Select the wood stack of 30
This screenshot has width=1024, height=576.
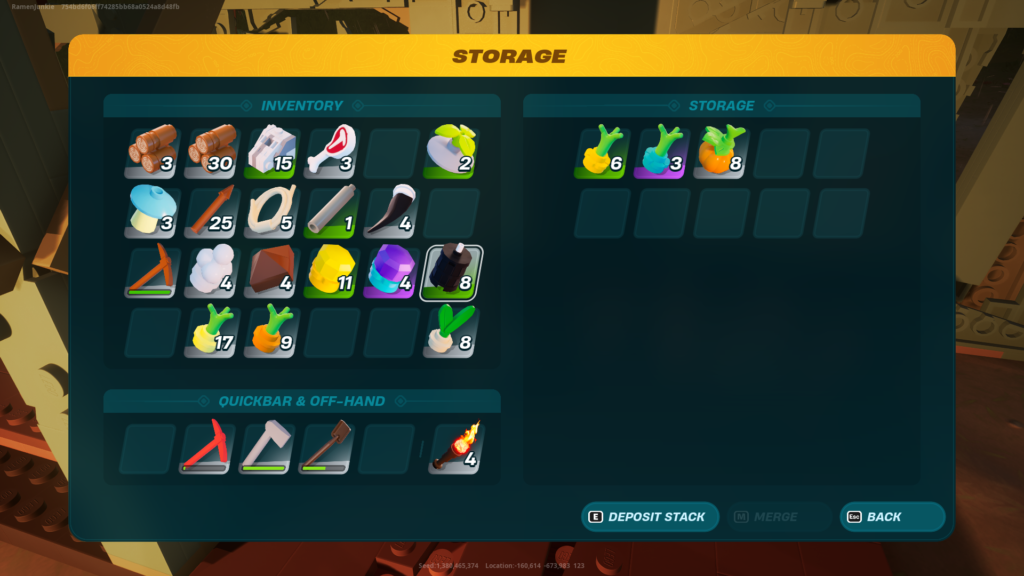212,151
